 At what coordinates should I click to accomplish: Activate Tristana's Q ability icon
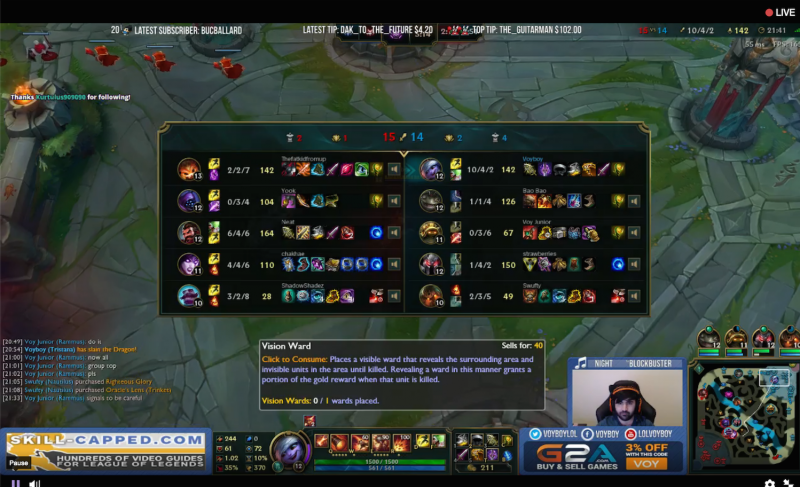340,441
